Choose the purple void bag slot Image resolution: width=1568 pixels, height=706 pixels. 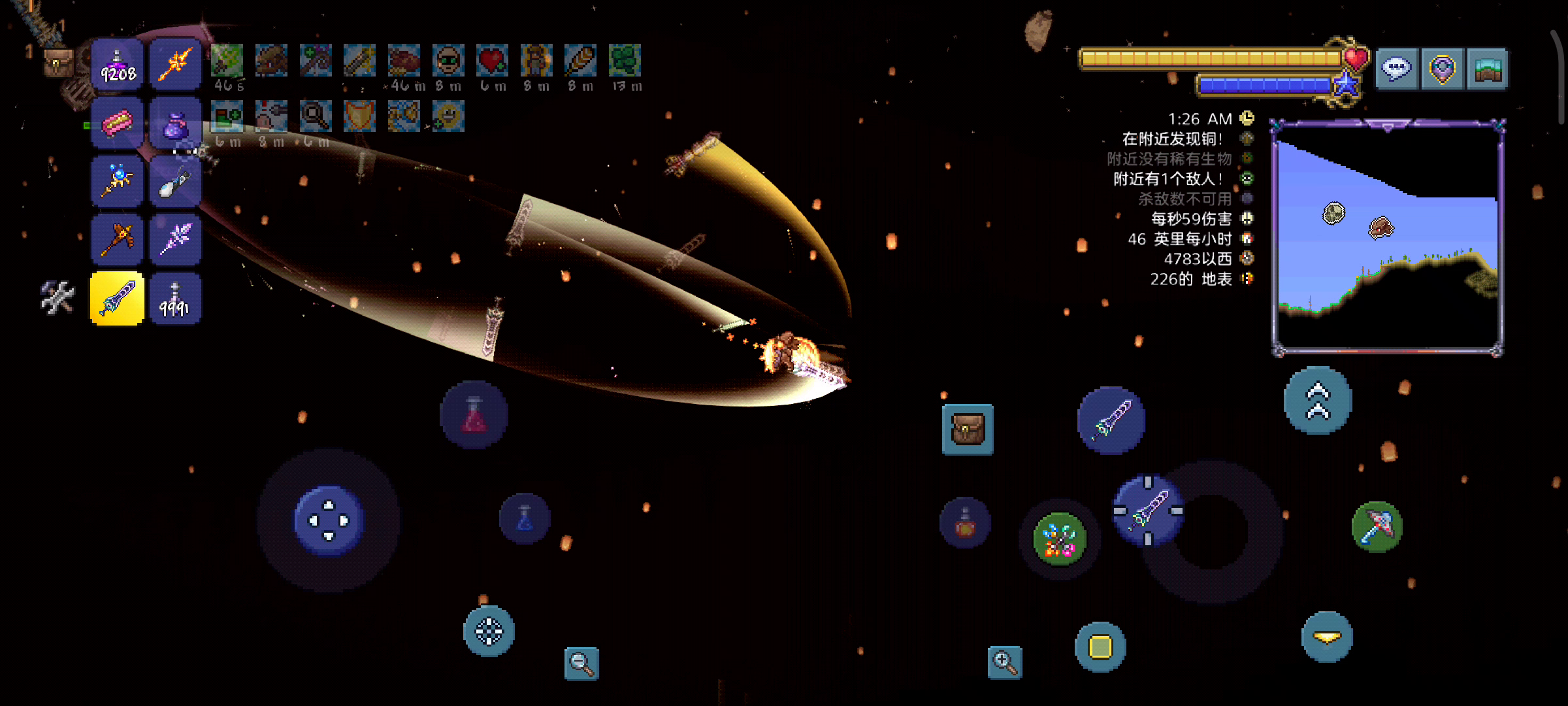(175, 124)
